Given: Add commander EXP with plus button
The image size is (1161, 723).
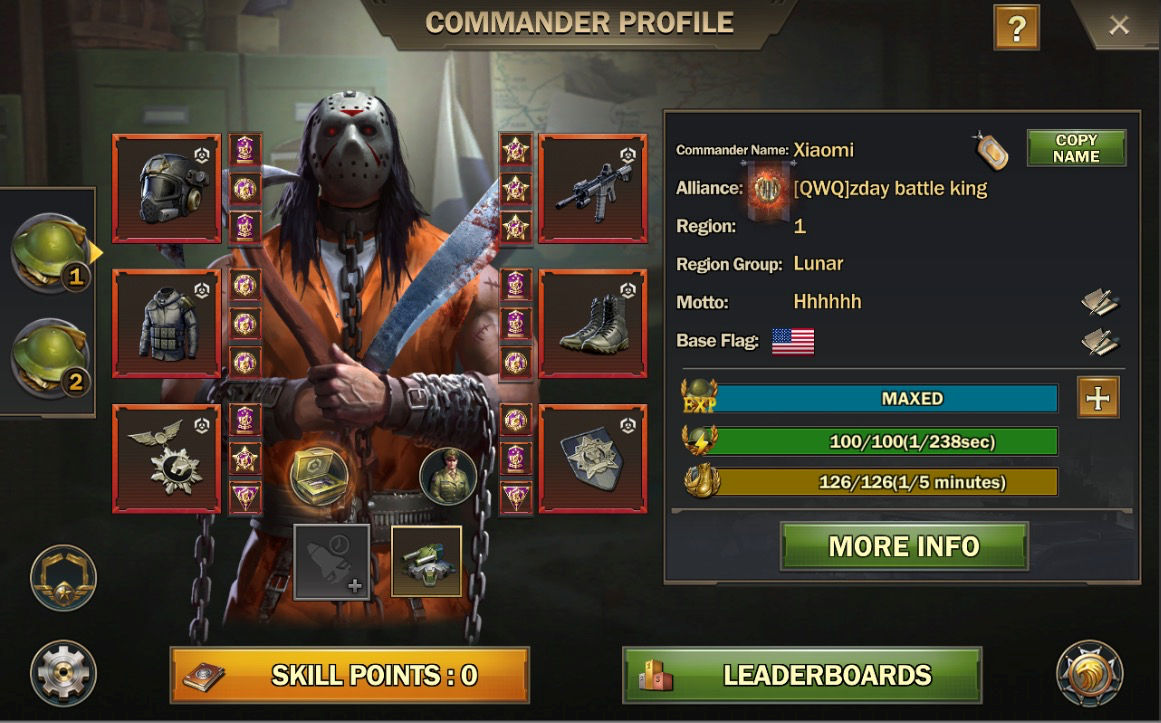Looking at the screenshot, I should click(x=1098, y=398).
